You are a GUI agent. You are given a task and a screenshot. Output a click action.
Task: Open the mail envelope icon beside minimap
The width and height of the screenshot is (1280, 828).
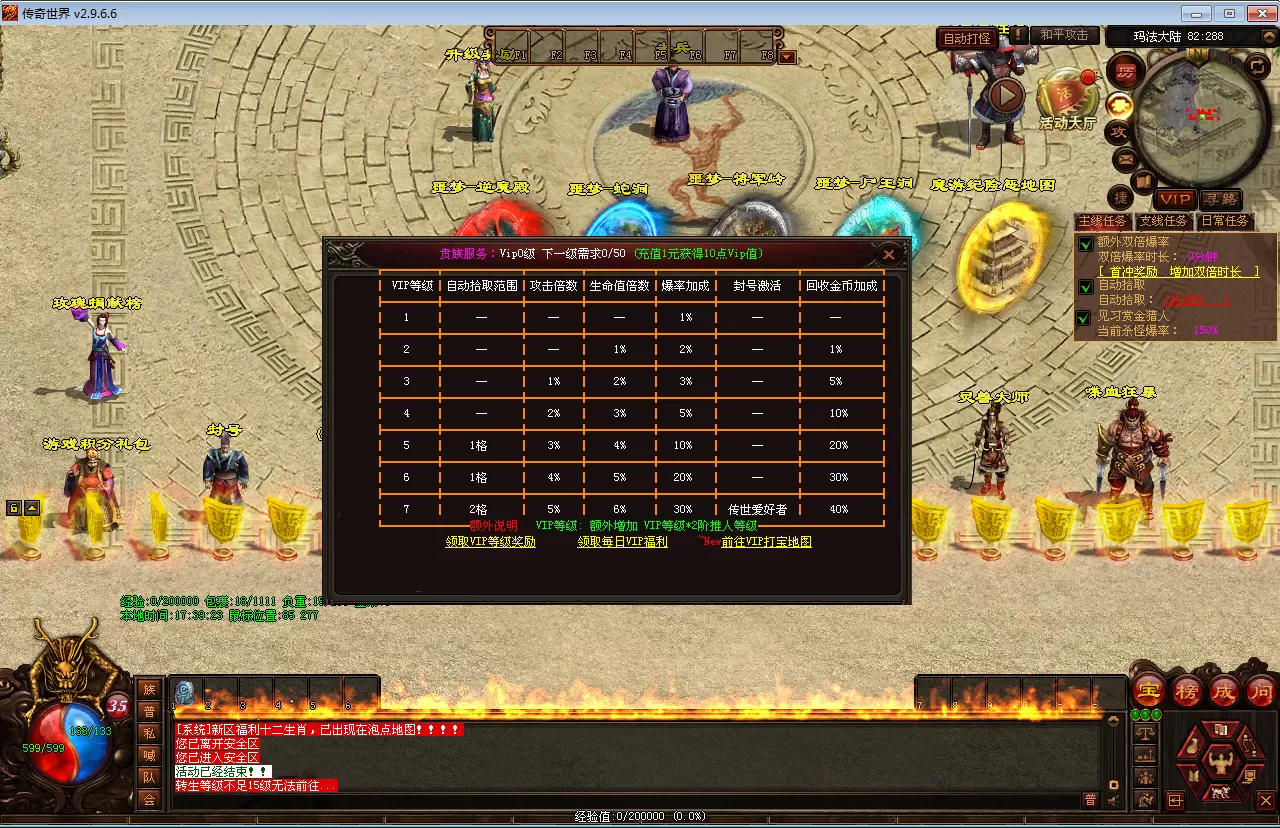click(x=1125, y=158)
